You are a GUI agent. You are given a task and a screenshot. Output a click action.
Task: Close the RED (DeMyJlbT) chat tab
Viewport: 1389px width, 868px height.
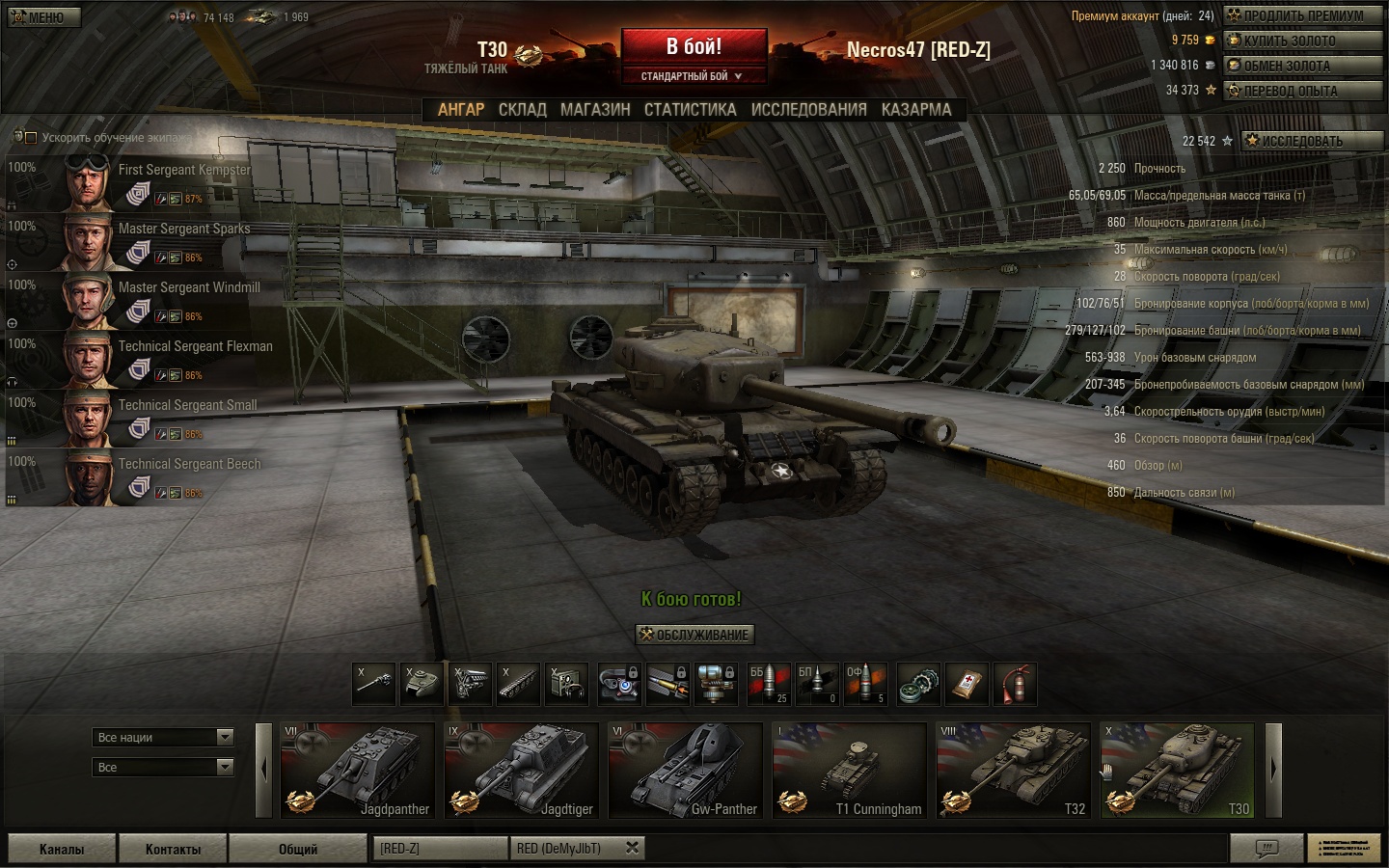click(632, 848)
